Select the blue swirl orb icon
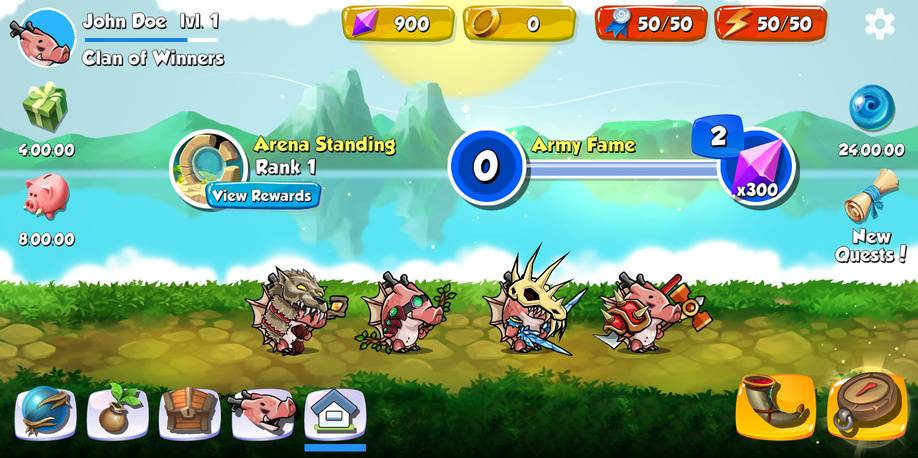The image size is (918, 458). pyautogui.click(x=871, y=108)
